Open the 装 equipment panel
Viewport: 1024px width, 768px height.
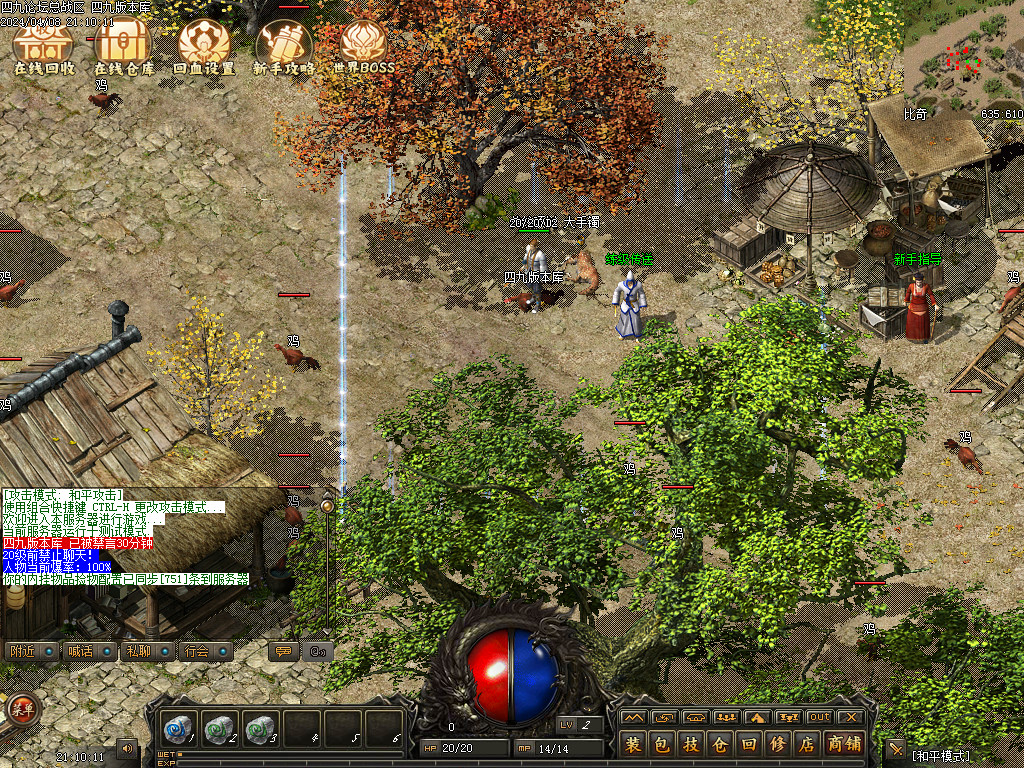pyautogui.click(x=633, y=744)
